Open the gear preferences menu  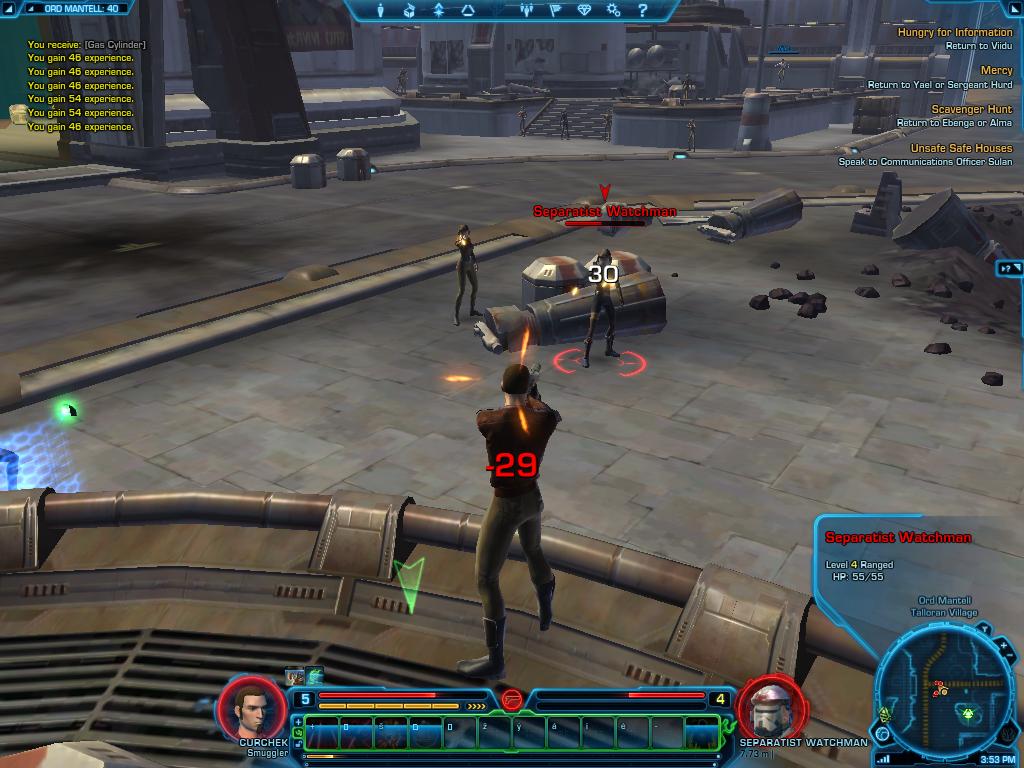(x=614, y=10)
